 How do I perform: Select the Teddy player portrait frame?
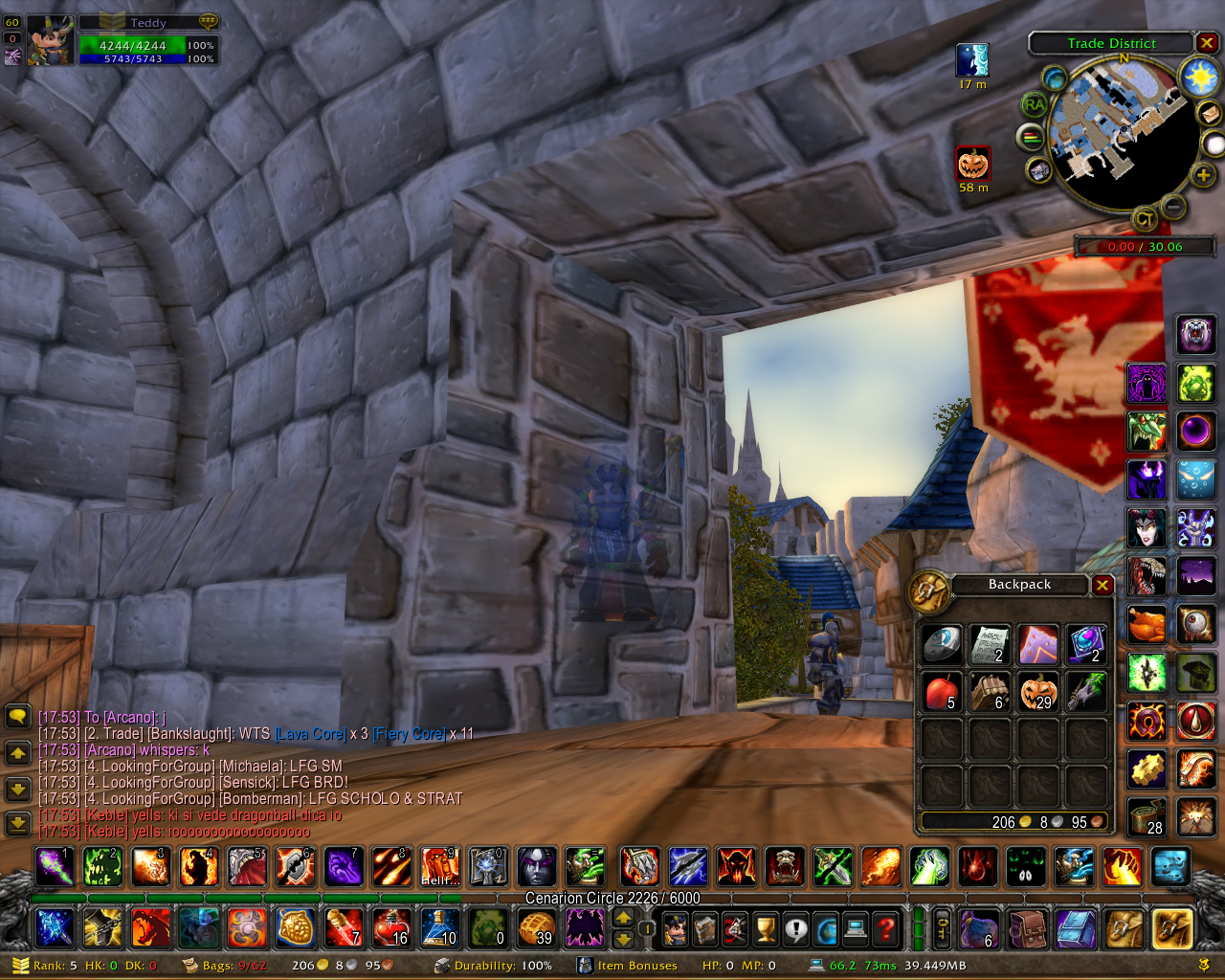pos(50,40)
